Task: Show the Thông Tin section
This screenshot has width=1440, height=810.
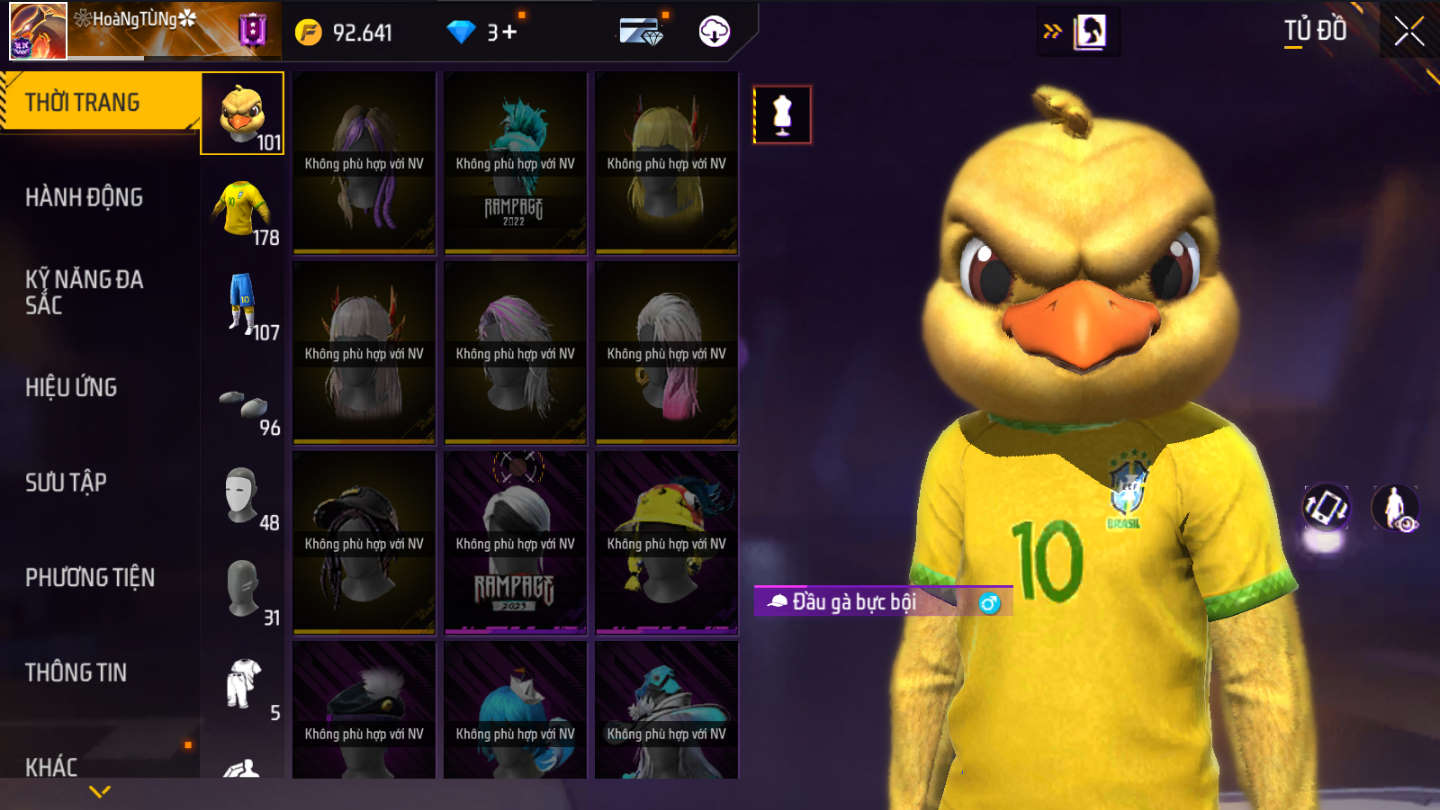Action: point(76,672)
